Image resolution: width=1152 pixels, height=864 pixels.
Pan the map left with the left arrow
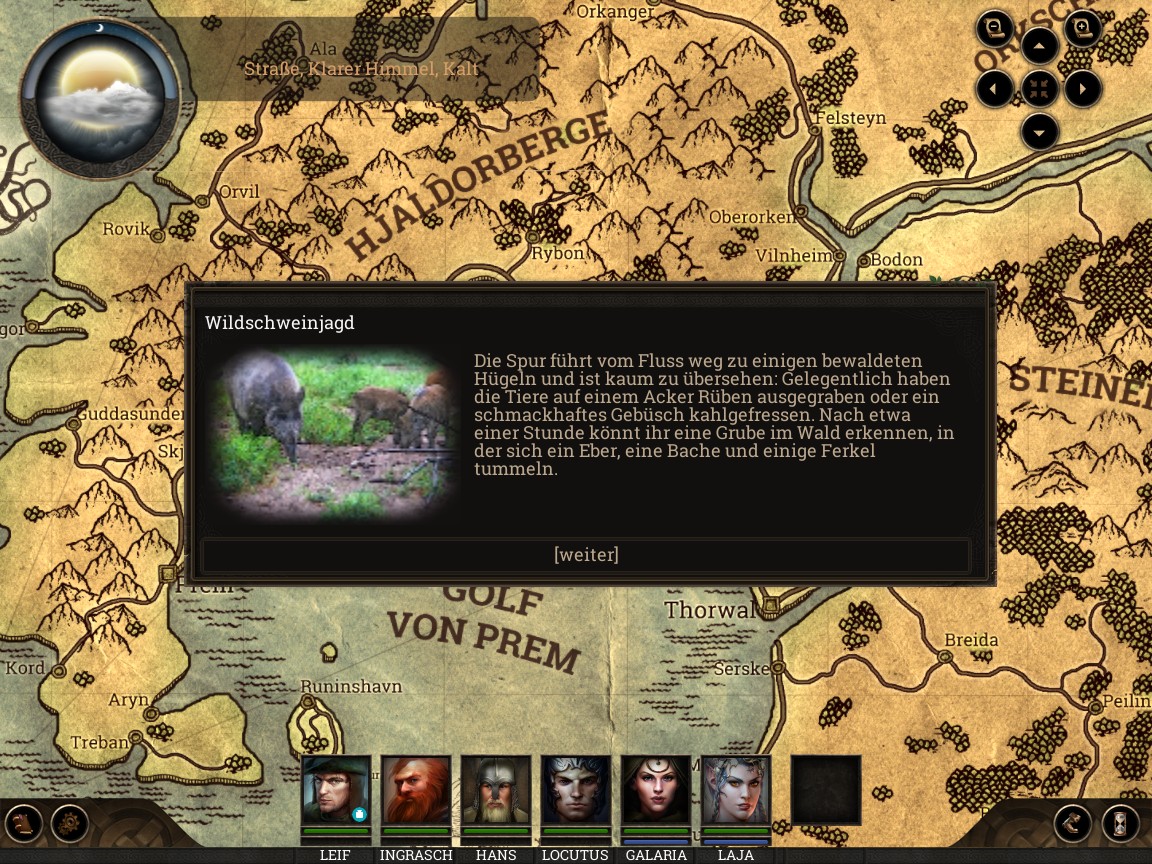click(x=994, y=89)
